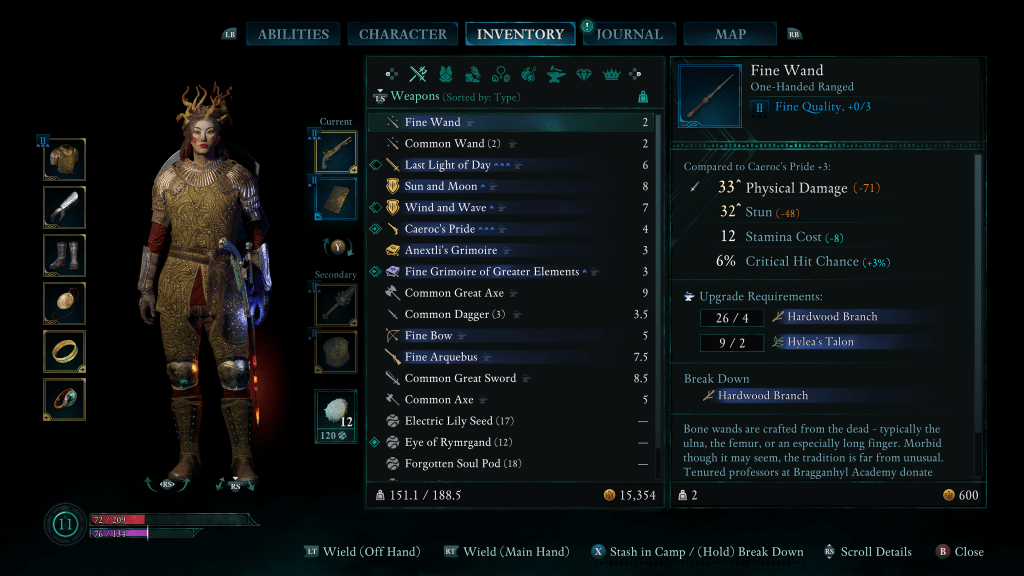The height and width of the screenshot is (576, 1024).
Task: Click the equipped body armor slot
Action: 65,159
